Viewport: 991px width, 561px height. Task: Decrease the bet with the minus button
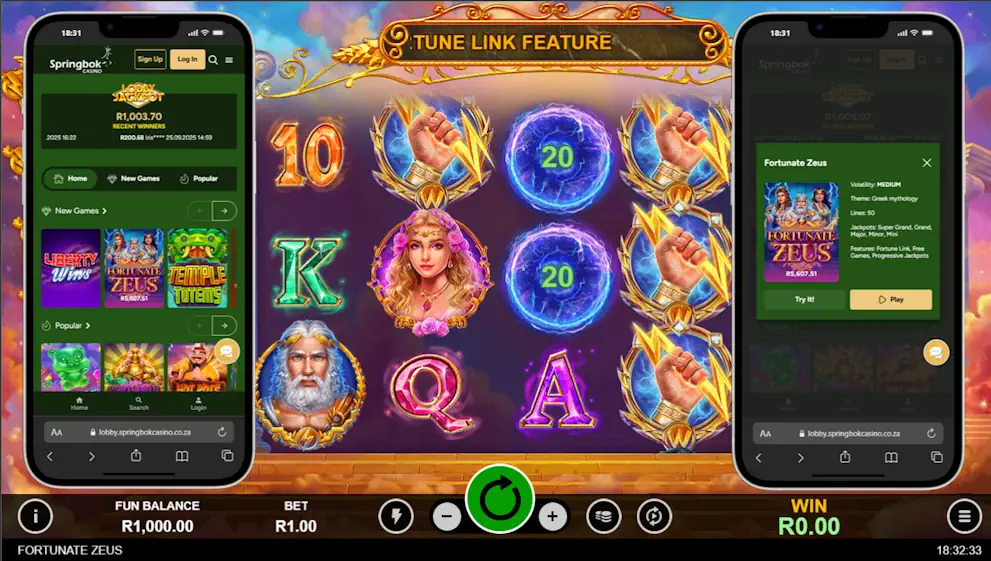[x=447, y=517]
